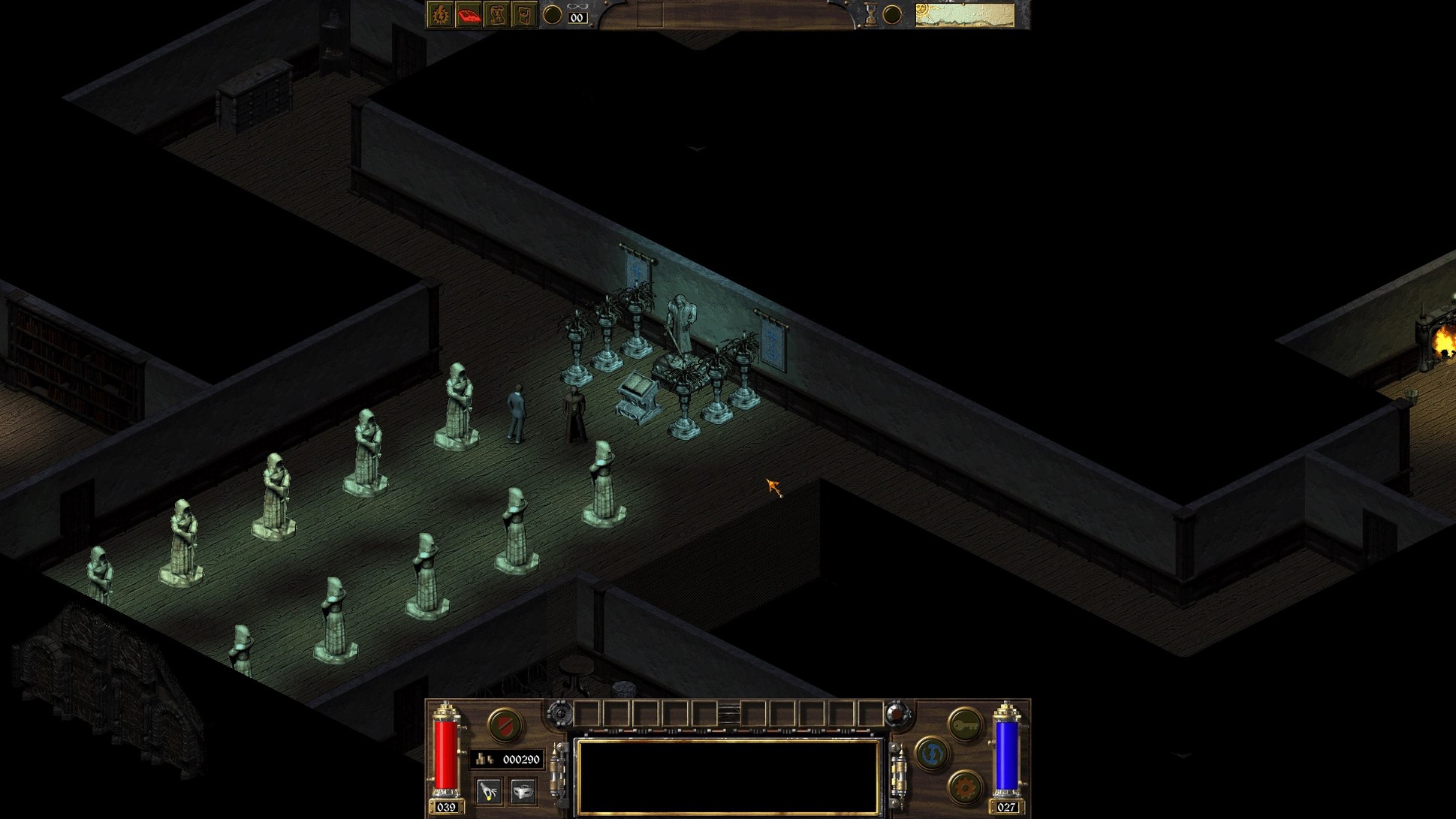Click the hourglass sleep icon
The height and width of the screenshot is (819, 1456).
tap(870, 15)
